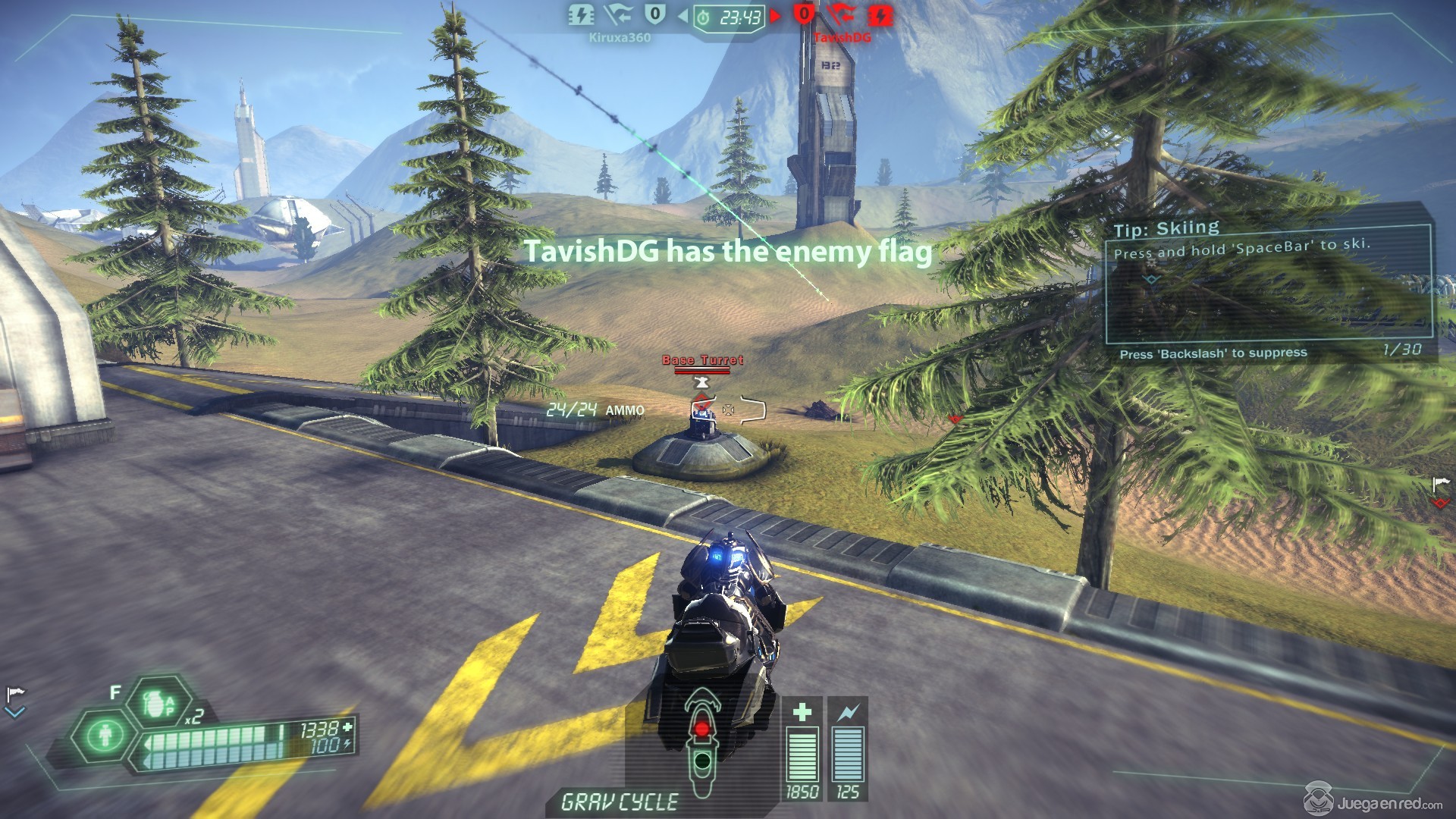
Task: Click the red team generator icon
Action: pyautogui.click(x=880, y=14)
